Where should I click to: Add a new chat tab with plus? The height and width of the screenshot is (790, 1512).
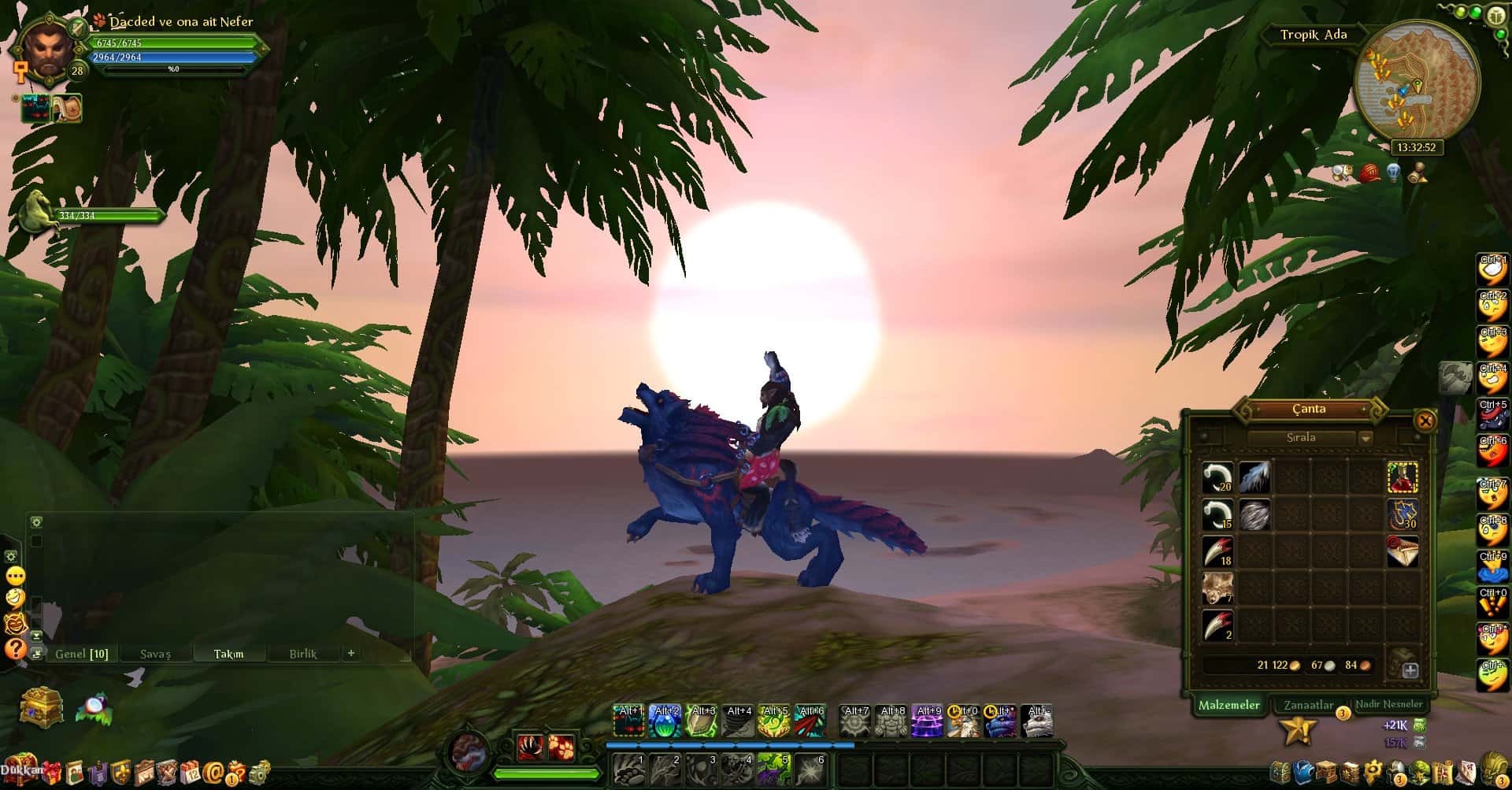click(x=351, y=653)
